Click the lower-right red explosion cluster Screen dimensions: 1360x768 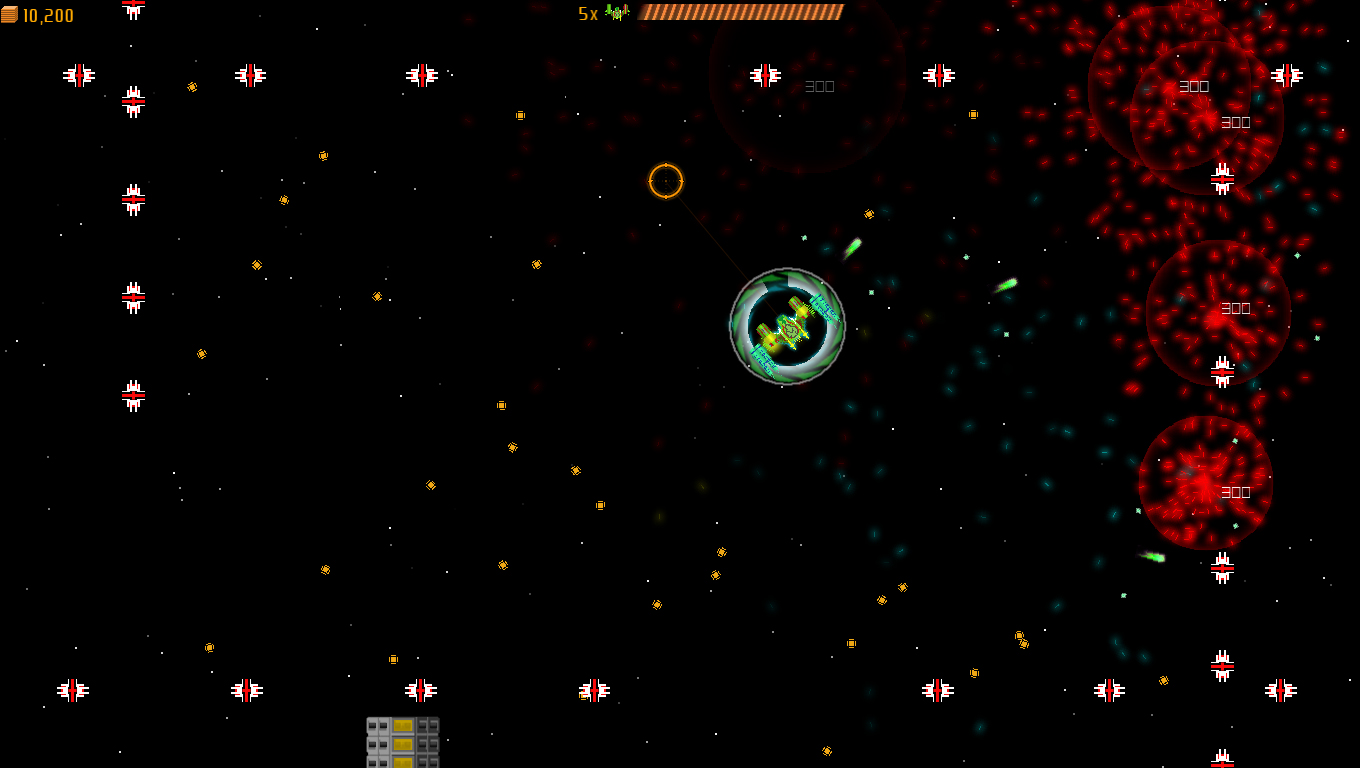[1205, 480]
